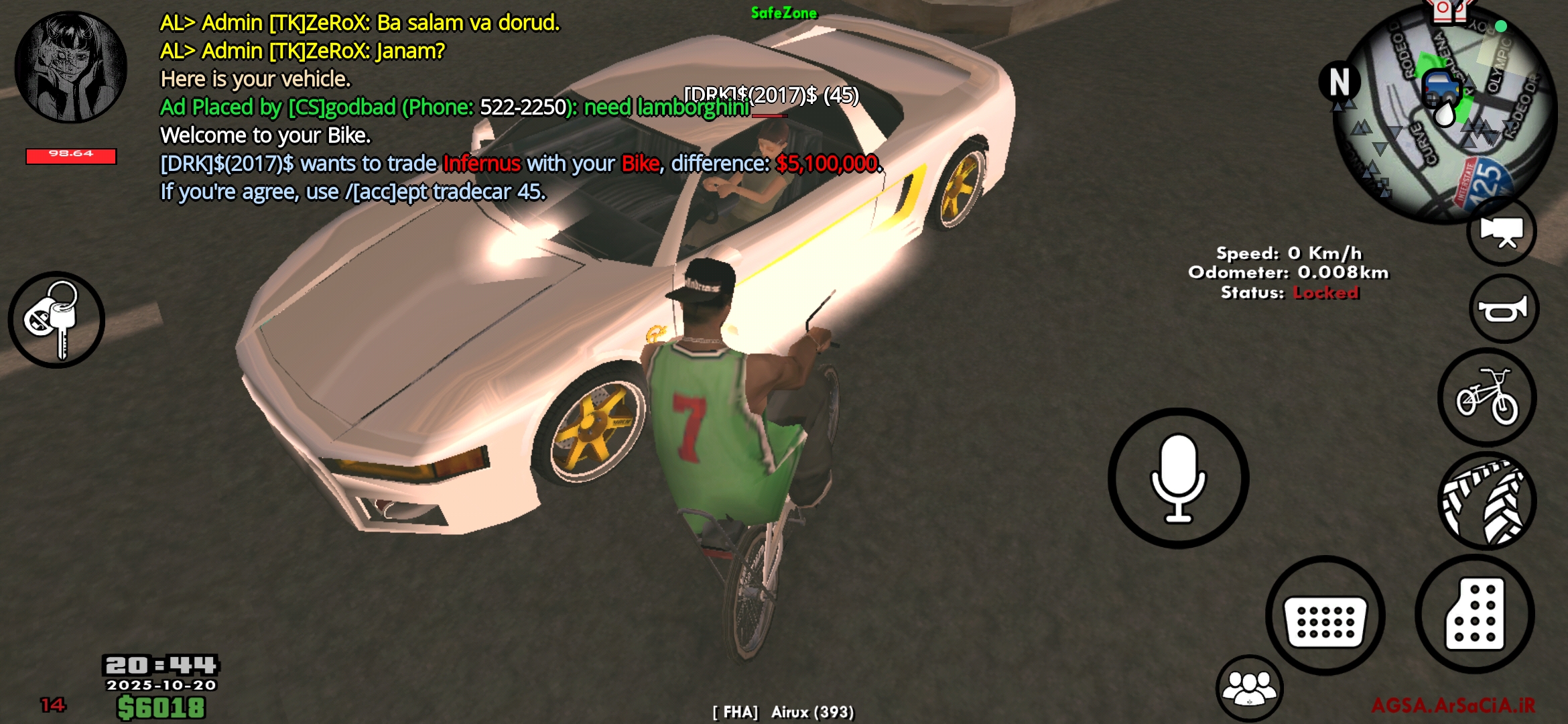Sound the horn button
This screenshot has height=724, width=1568.
pos(1503,309)
